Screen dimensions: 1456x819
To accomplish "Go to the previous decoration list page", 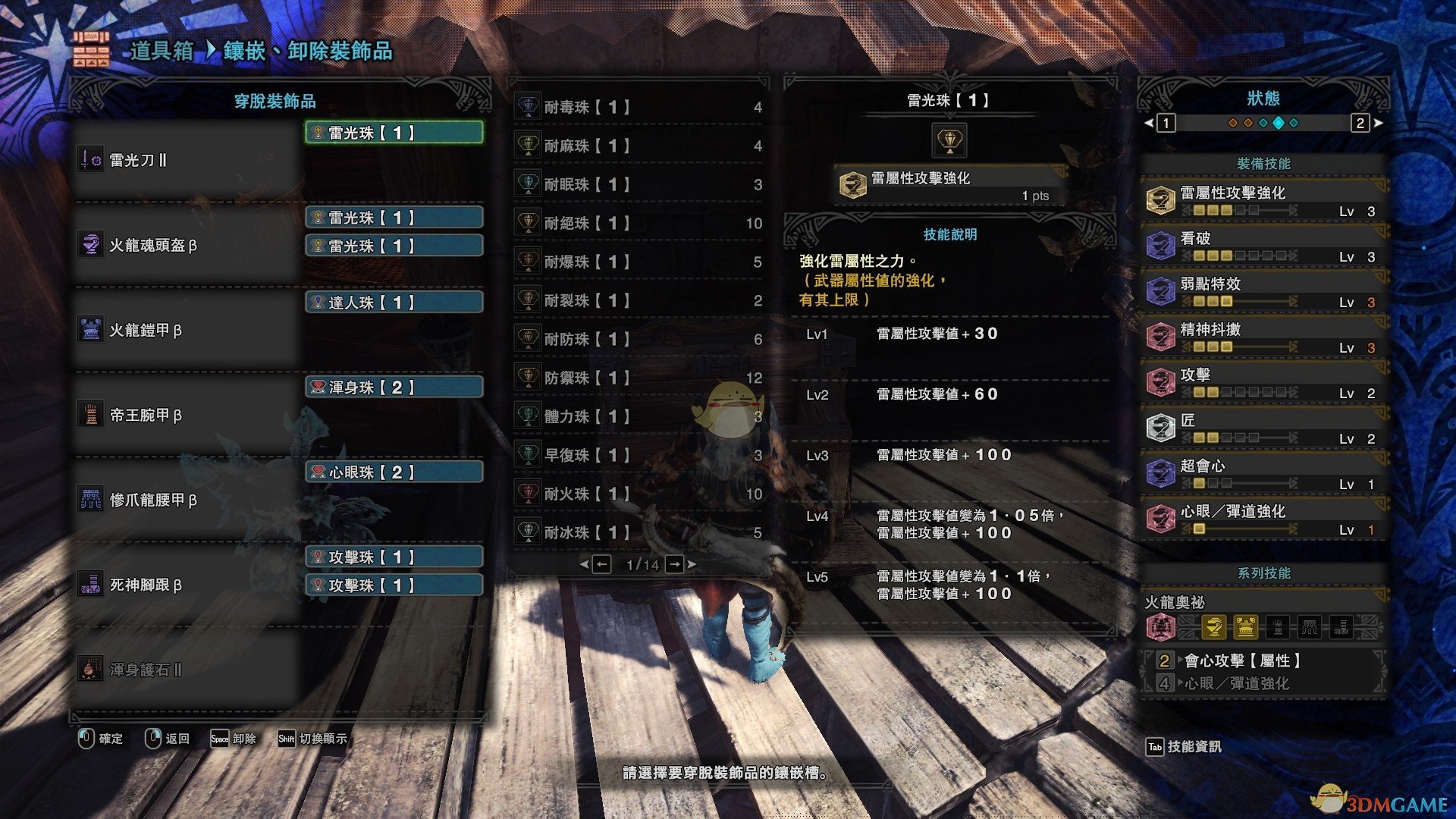I will (x=601, y=564).
